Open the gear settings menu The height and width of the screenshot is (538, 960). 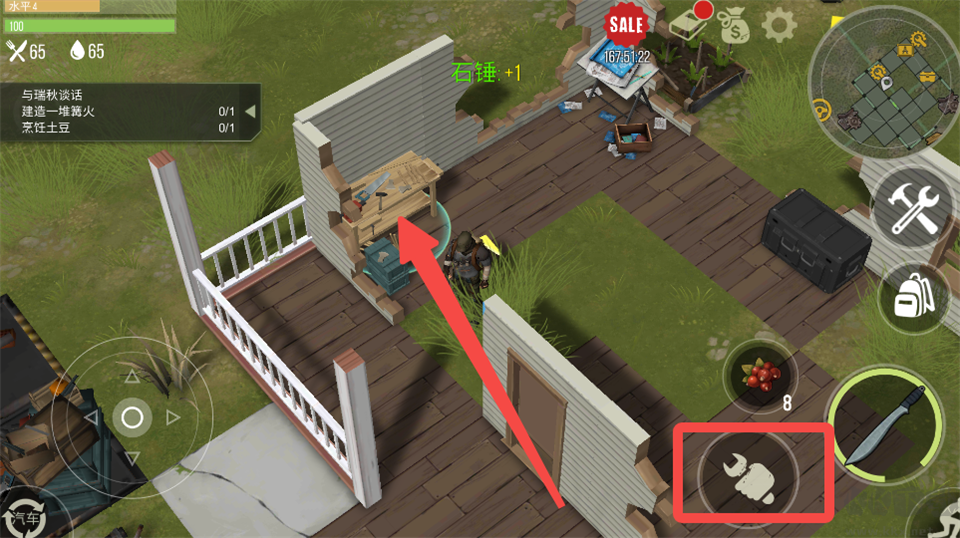779,24
